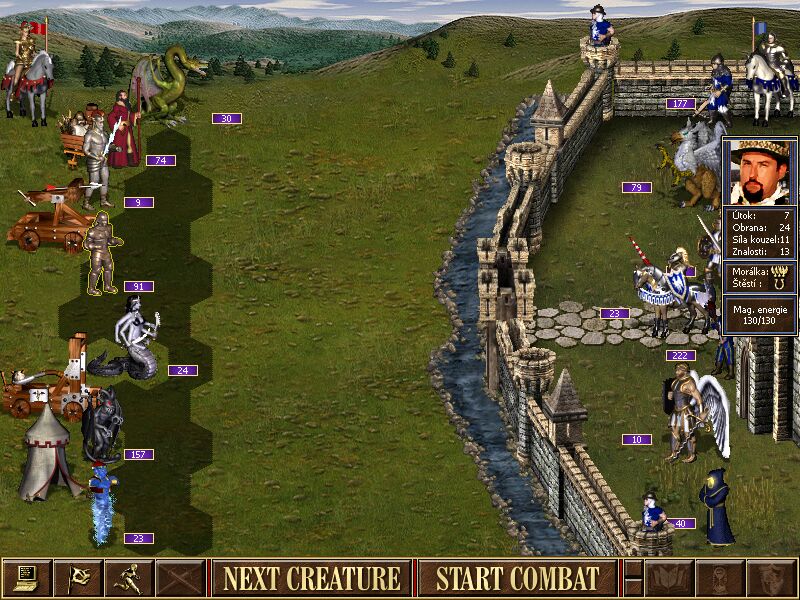Click the surrender flag button
The height and width of the screenshot is (600, 800).
click(x=78, y=578)
